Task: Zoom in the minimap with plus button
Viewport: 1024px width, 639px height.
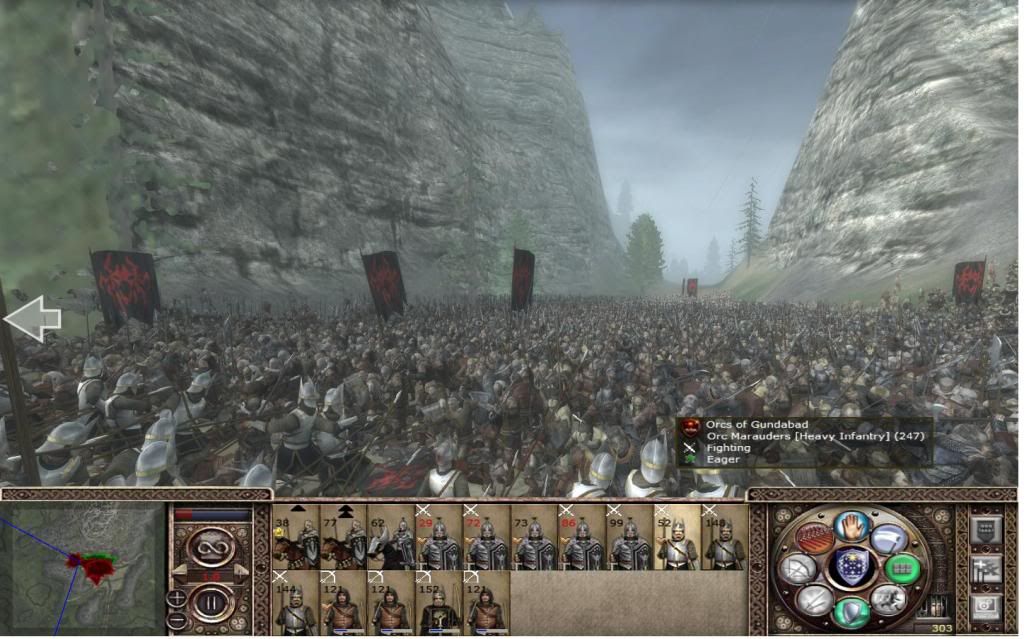Action: [x=177, y=598]
